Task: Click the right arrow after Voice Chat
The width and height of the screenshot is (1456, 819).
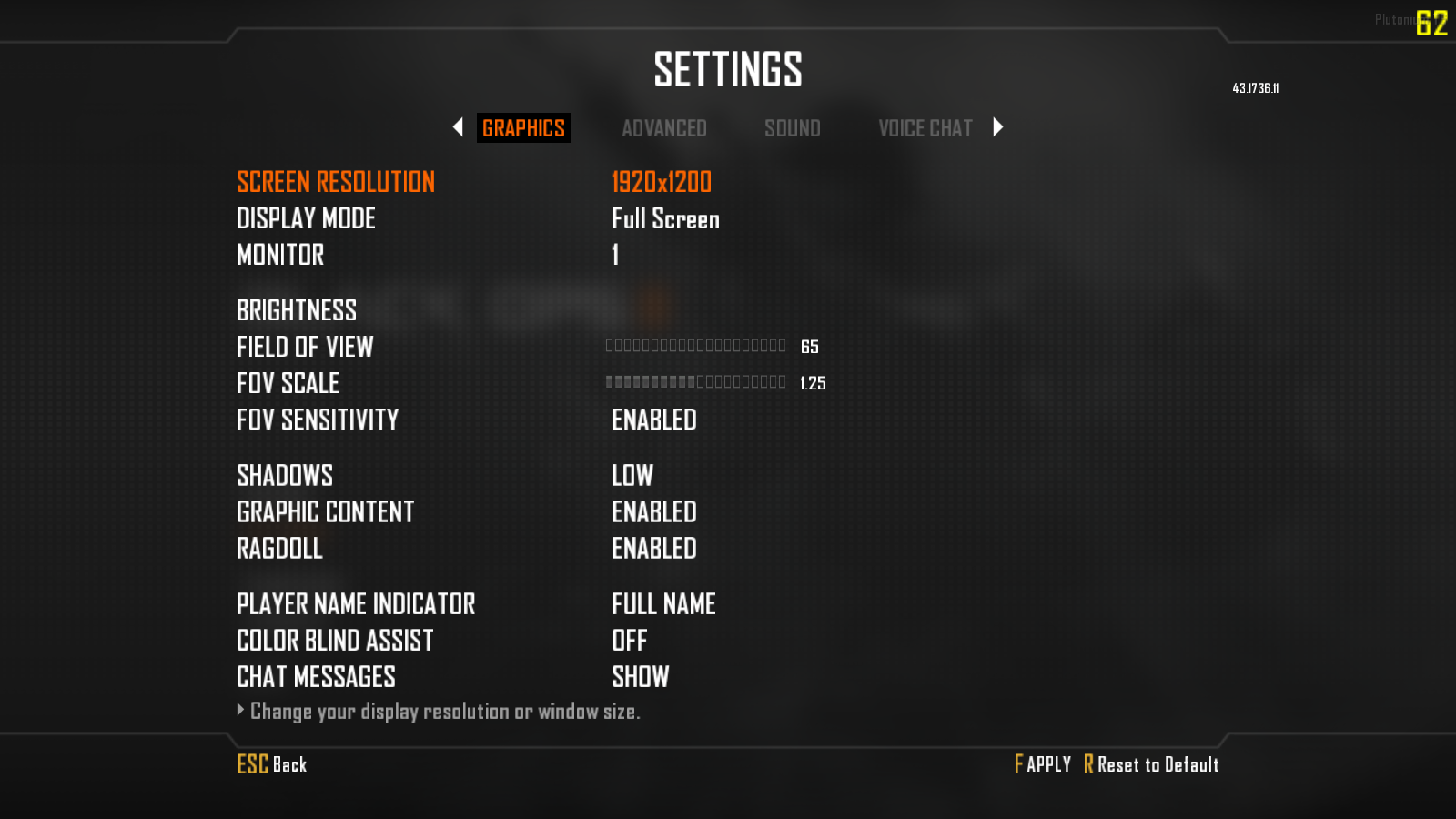Action: coord(998,127)
